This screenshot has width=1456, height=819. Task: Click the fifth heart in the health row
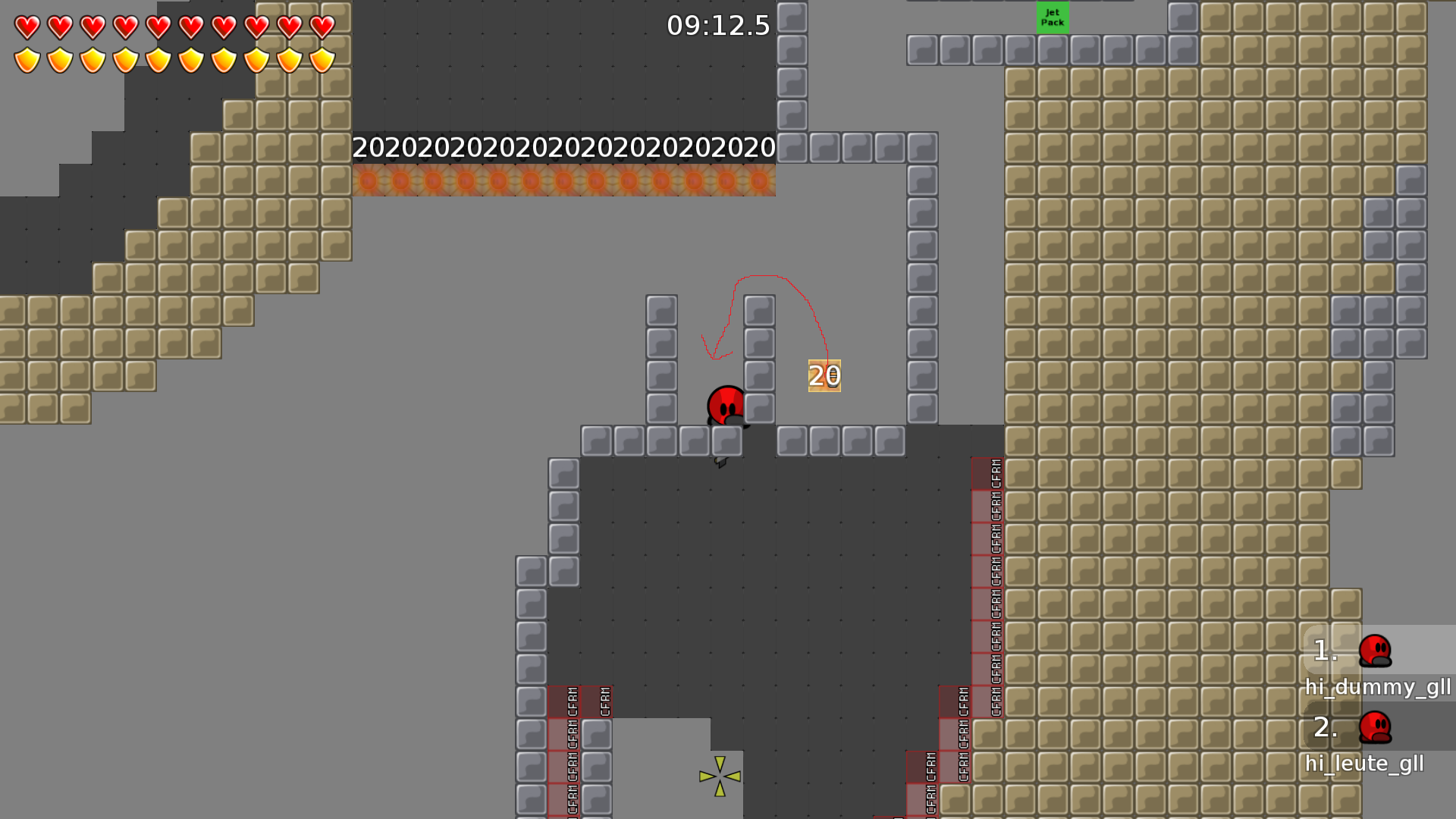click(x=157, y=25)
